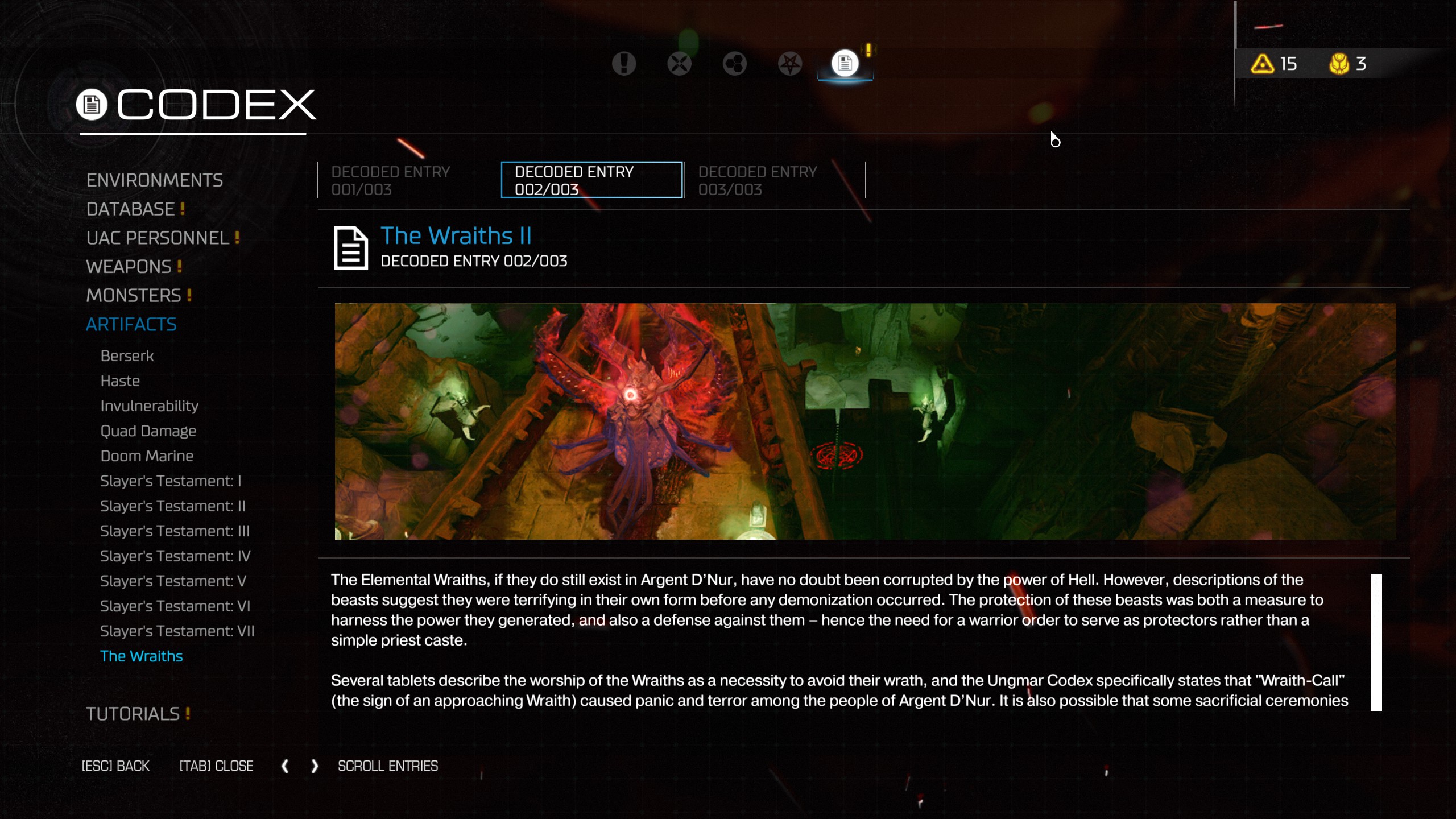Image resolution: width=1456 pixels, height=819 pixels.
Task: Select the crossed-blades weapons icon at top
Action: pyautogui.click(x=679, y=63)
